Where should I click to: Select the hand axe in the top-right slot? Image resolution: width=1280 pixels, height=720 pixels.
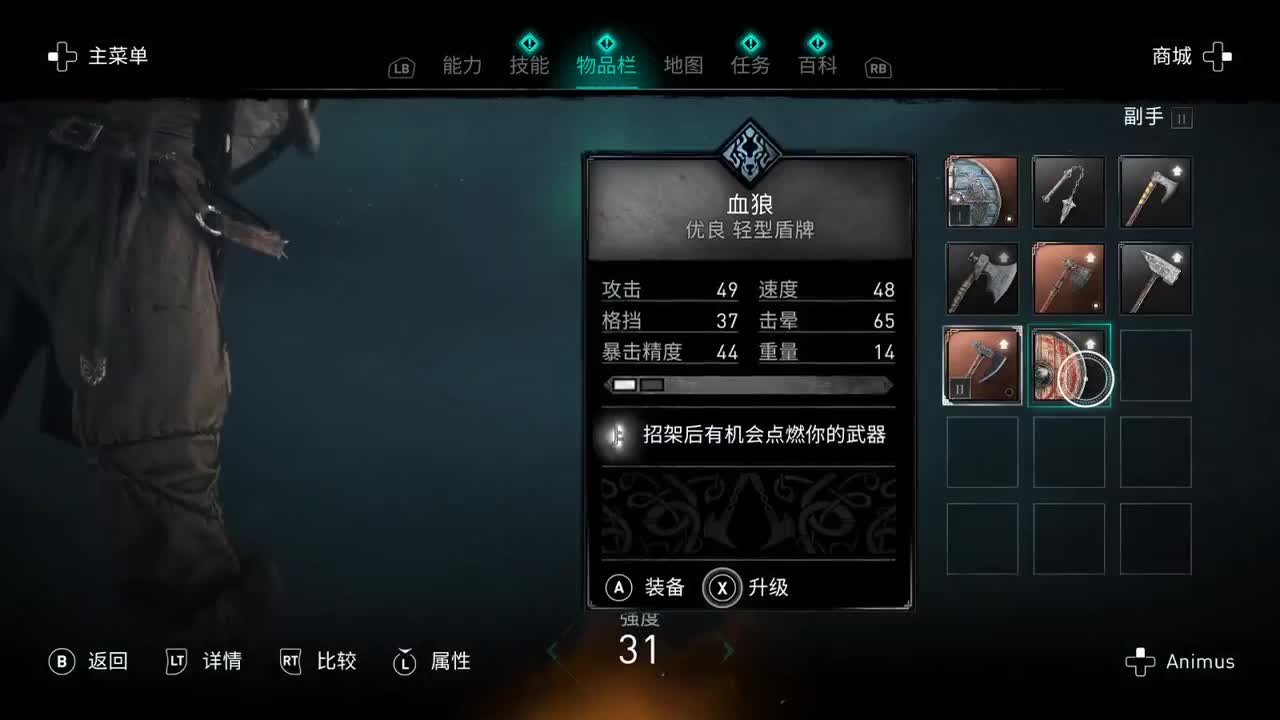1155,192
